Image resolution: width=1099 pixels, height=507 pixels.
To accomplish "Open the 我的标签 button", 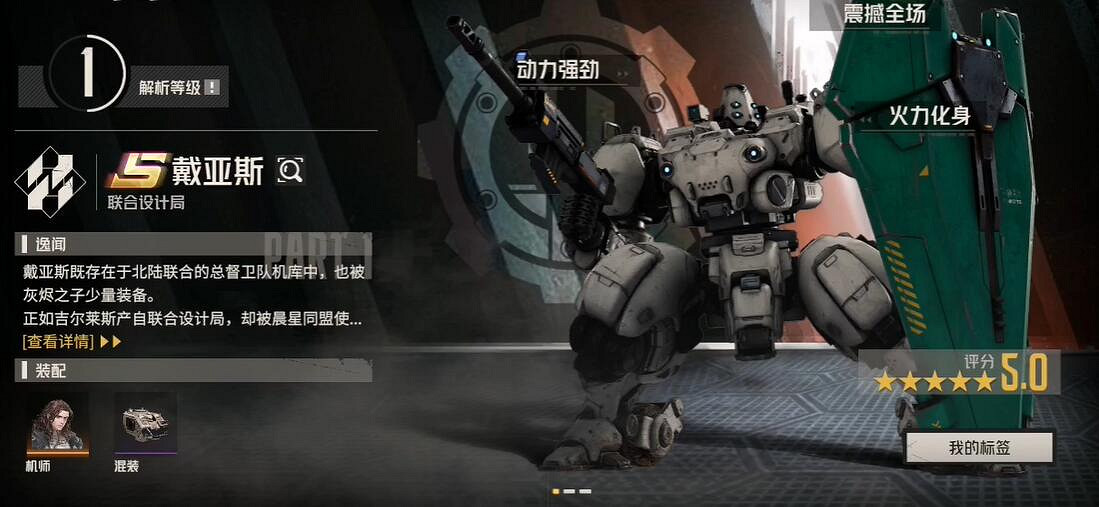I will click(979, 448).
